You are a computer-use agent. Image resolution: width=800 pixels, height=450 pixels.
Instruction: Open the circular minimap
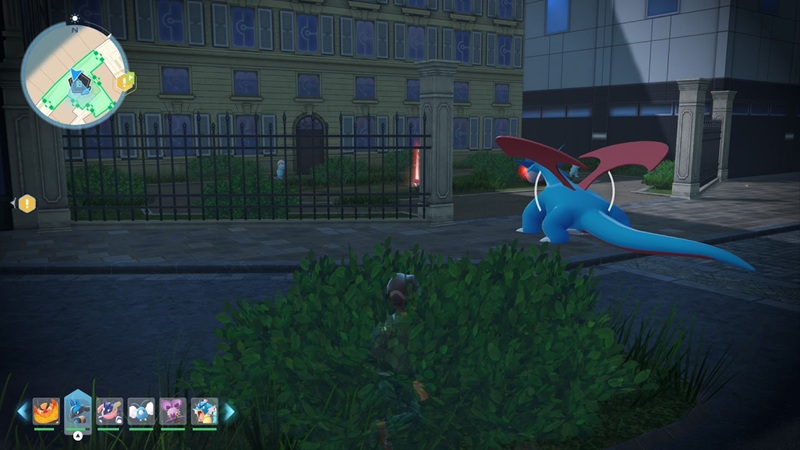tap(74, 76)
